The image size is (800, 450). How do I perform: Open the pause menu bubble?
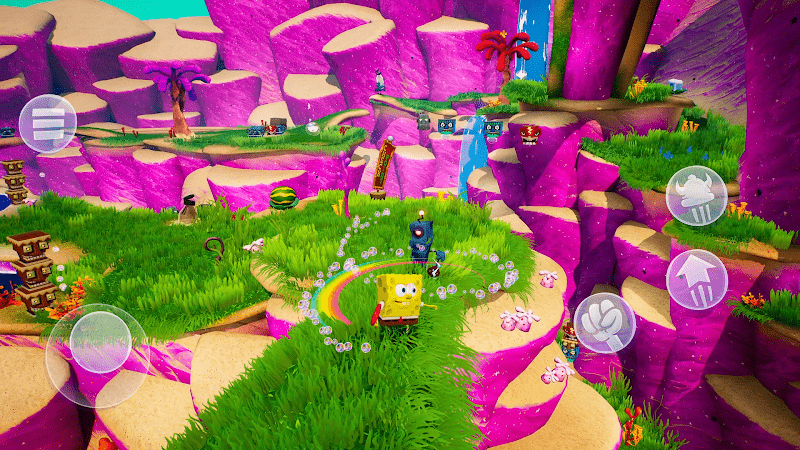(47, 123)
